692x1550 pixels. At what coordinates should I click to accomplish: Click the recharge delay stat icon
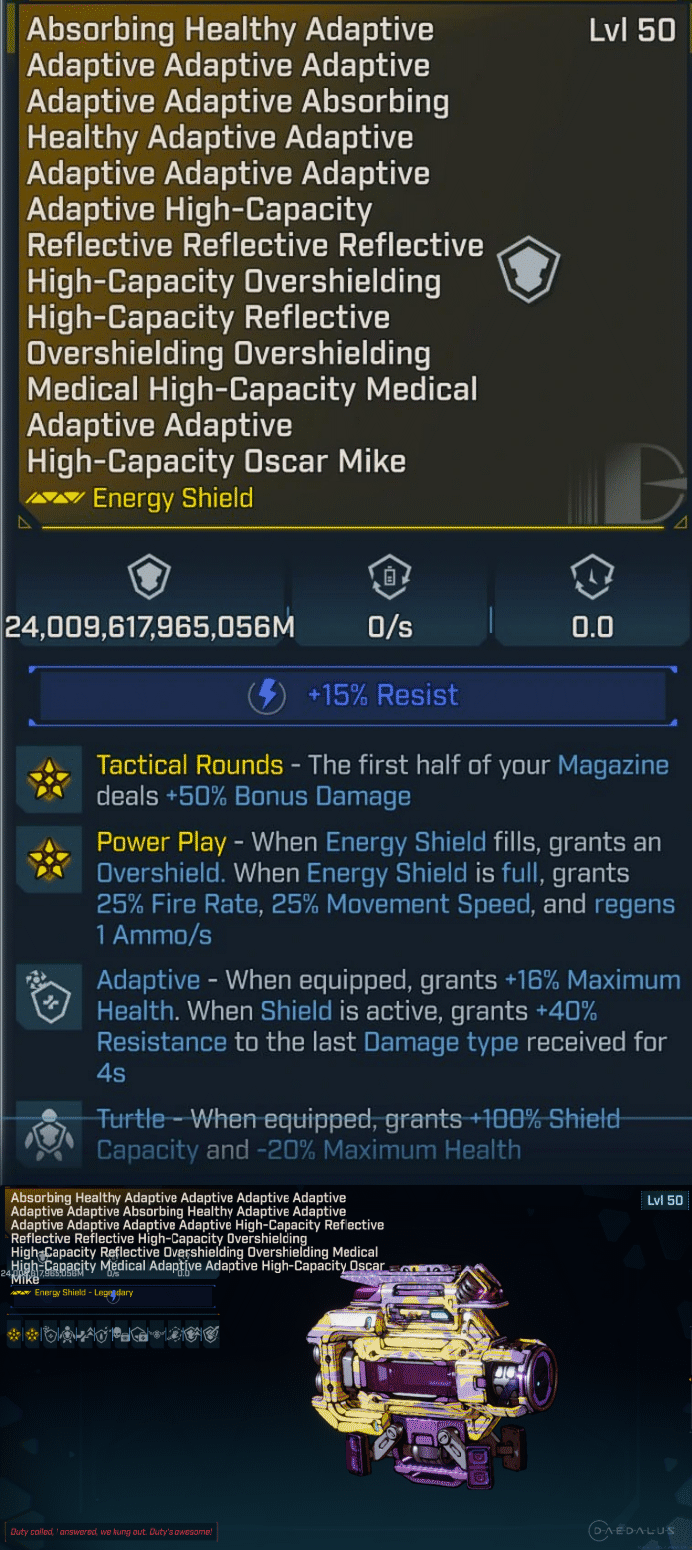[x=592, y=578]
